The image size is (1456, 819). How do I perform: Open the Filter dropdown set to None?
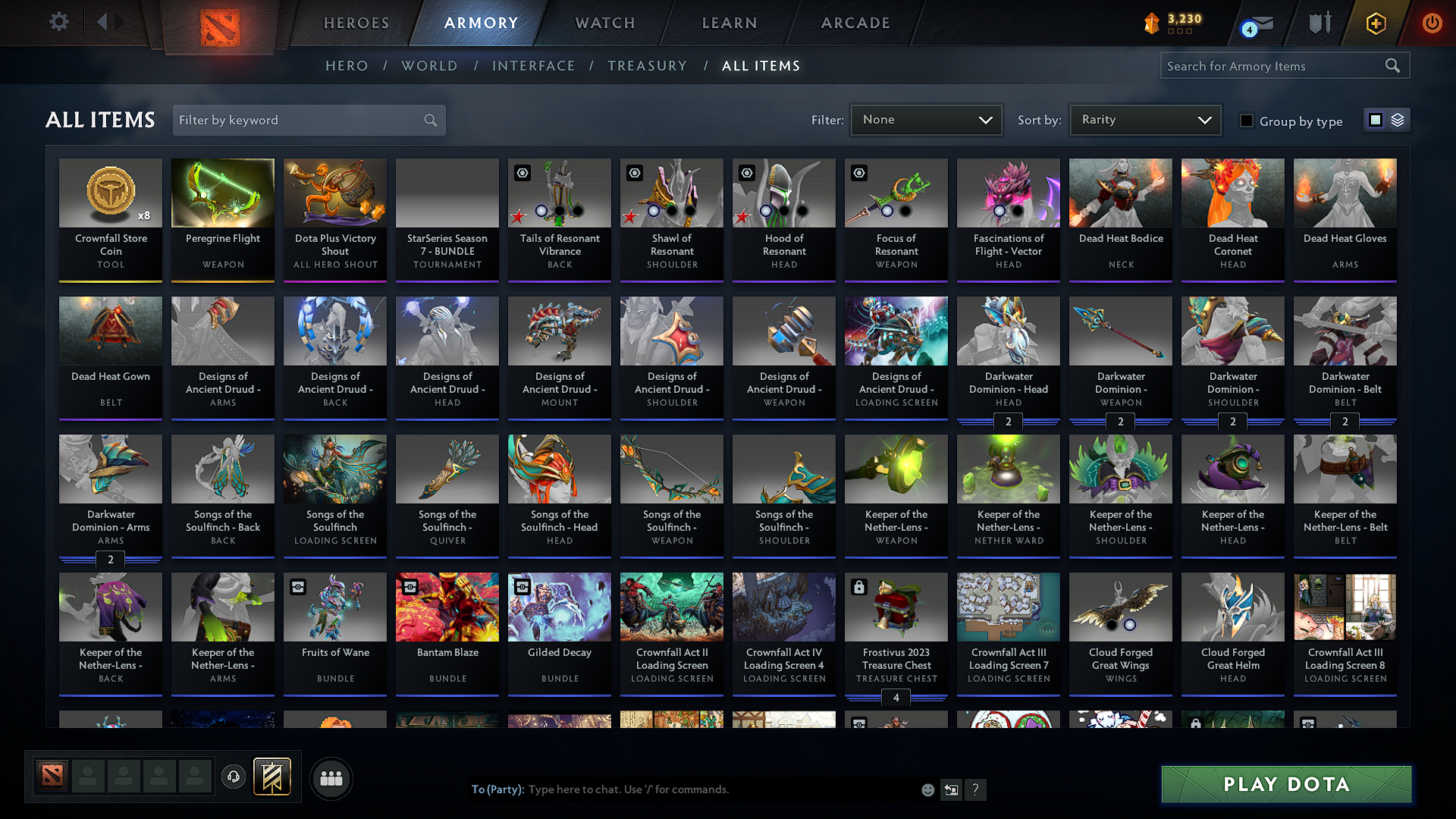coord(925,120)
